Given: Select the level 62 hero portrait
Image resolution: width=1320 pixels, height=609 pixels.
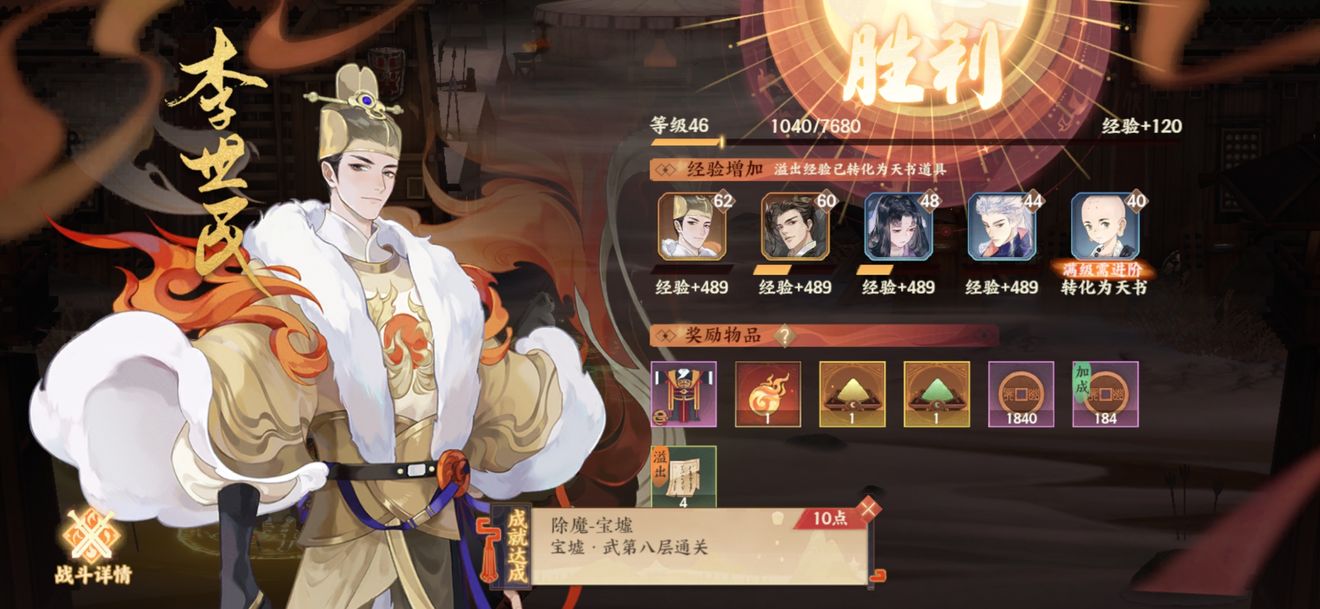Looking at the screenshot, I should 692,226.
